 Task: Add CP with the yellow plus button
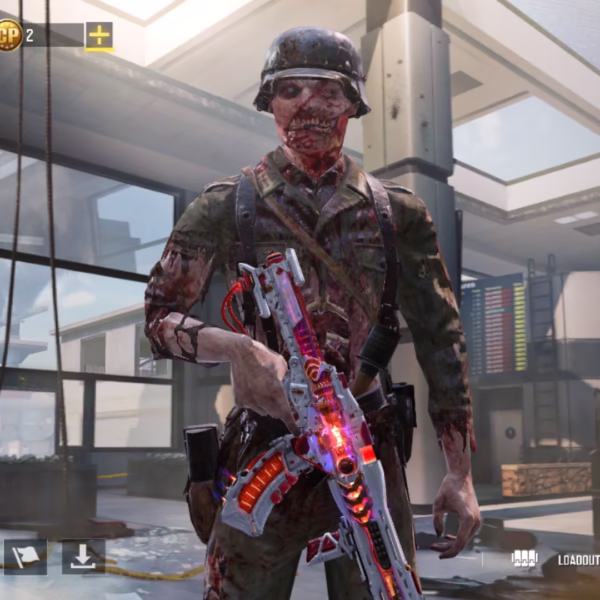[99, 36]
